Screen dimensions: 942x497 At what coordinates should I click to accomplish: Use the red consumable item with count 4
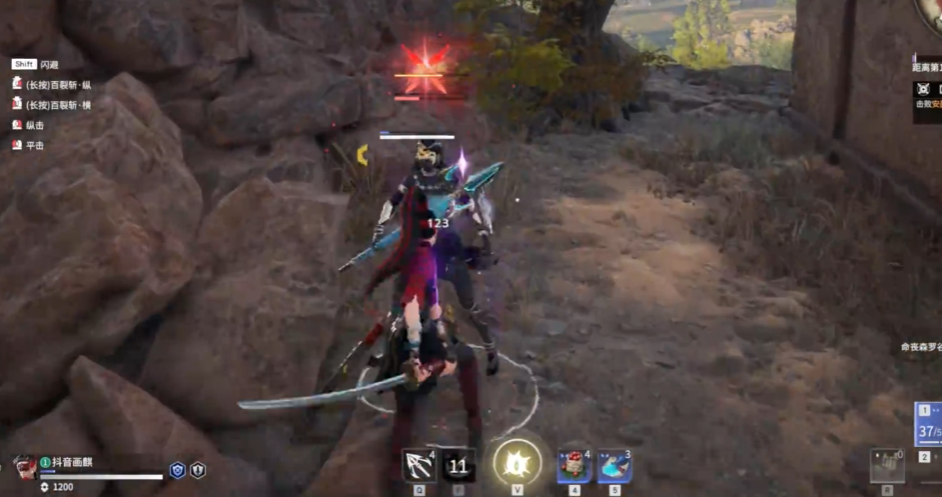[x=574, y=465]
